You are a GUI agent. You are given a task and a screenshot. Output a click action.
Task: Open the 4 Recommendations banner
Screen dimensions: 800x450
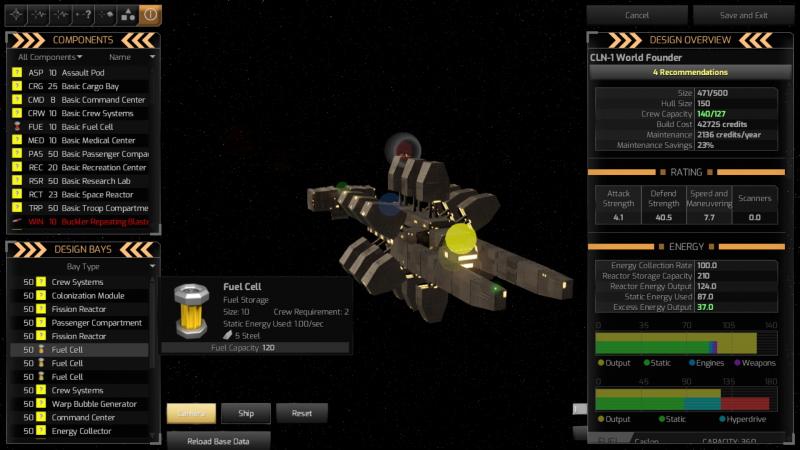690,72
